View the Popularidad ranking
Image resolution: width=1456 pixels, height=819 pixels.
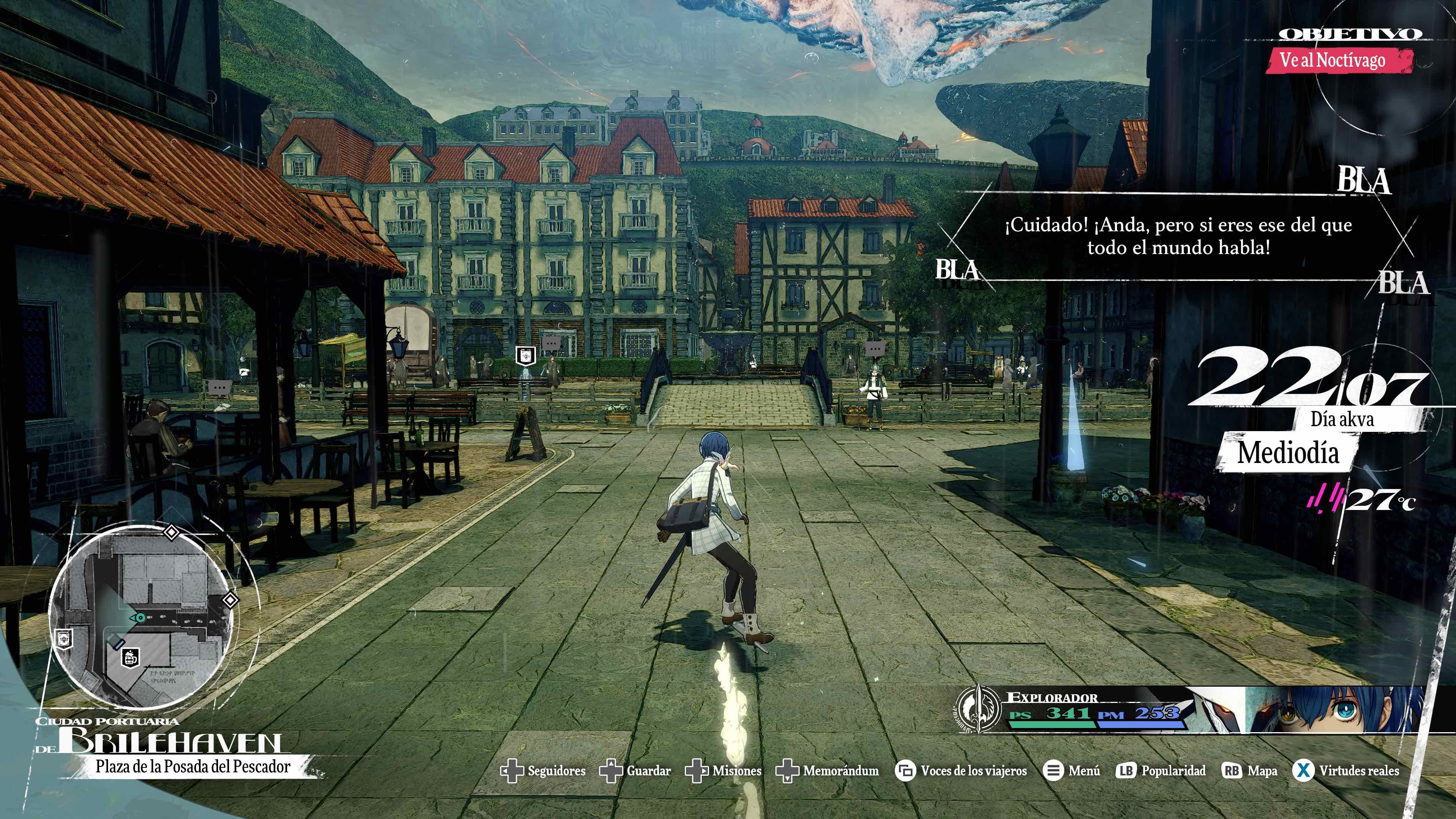1161,771
